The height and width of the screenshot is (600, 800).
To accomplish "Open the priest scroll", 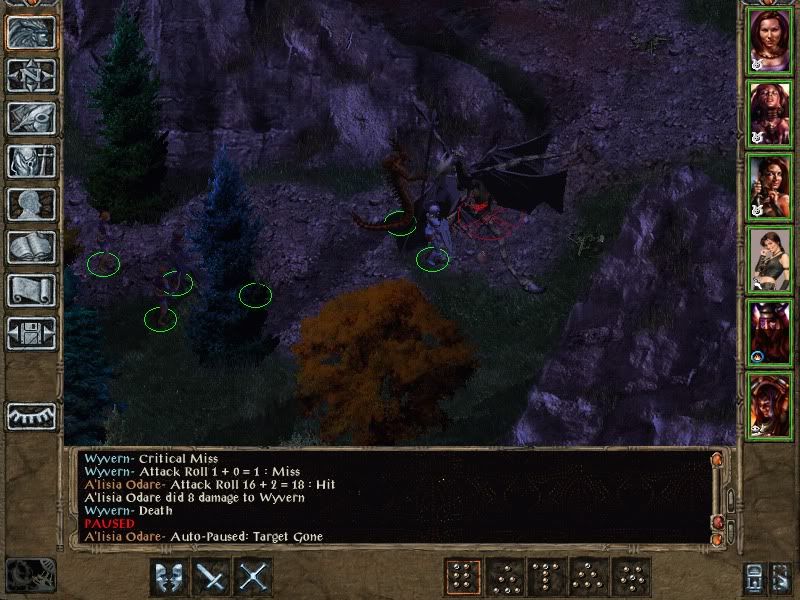I will point(31,290).
